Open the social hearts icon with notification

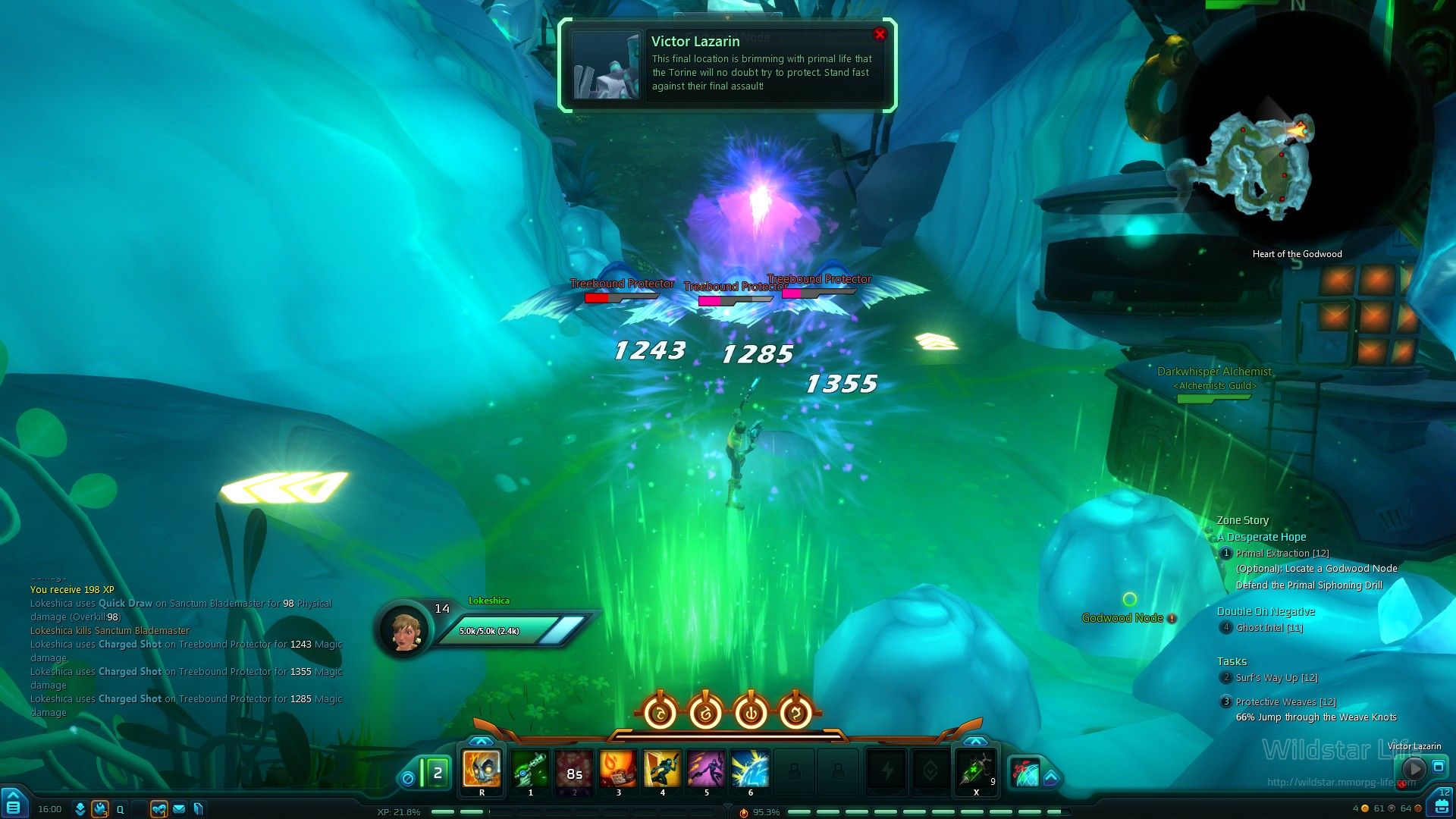[x=158, y=809]
